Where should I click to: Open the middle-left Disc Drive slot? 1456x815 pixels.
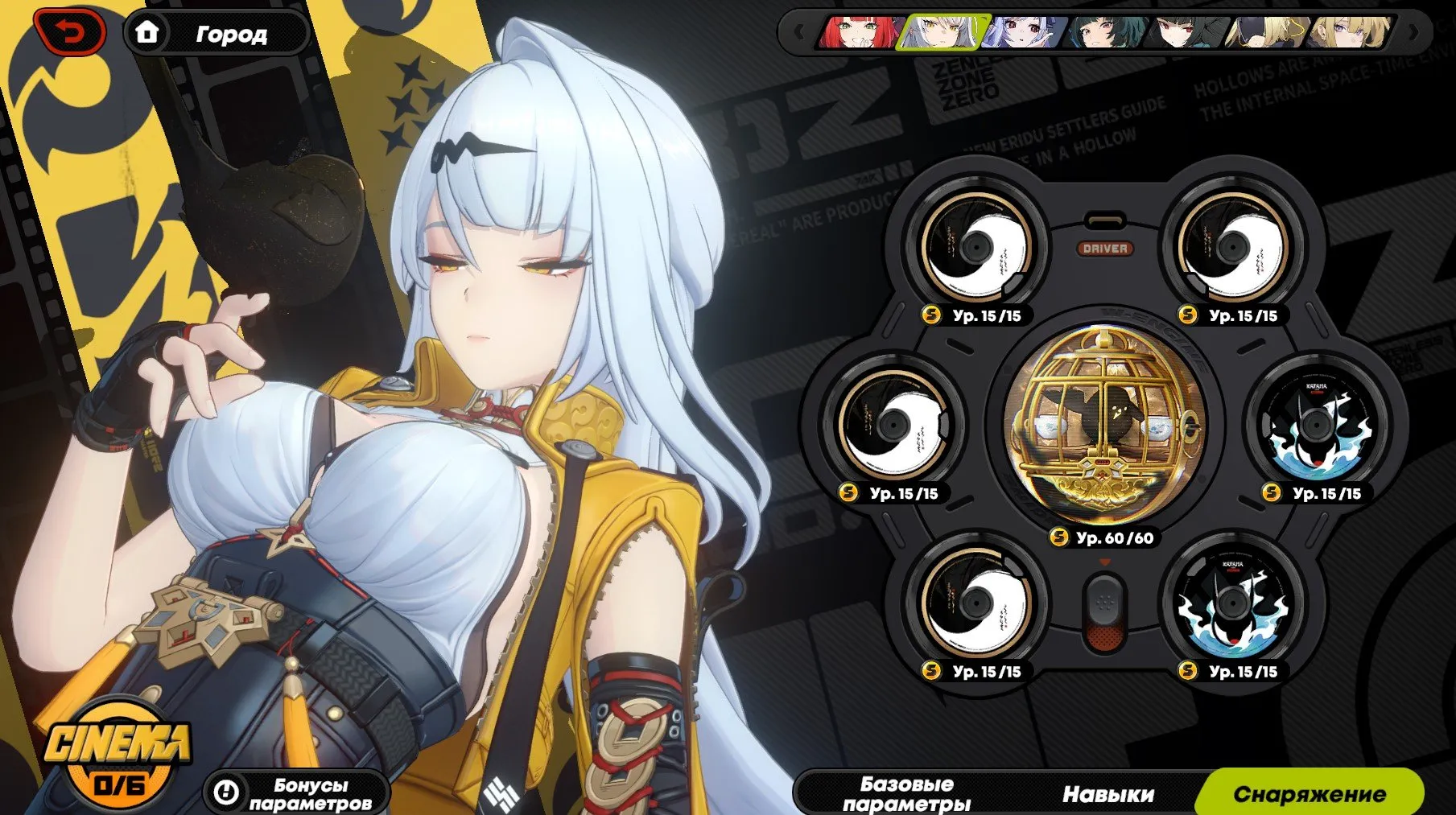point(896,426)
